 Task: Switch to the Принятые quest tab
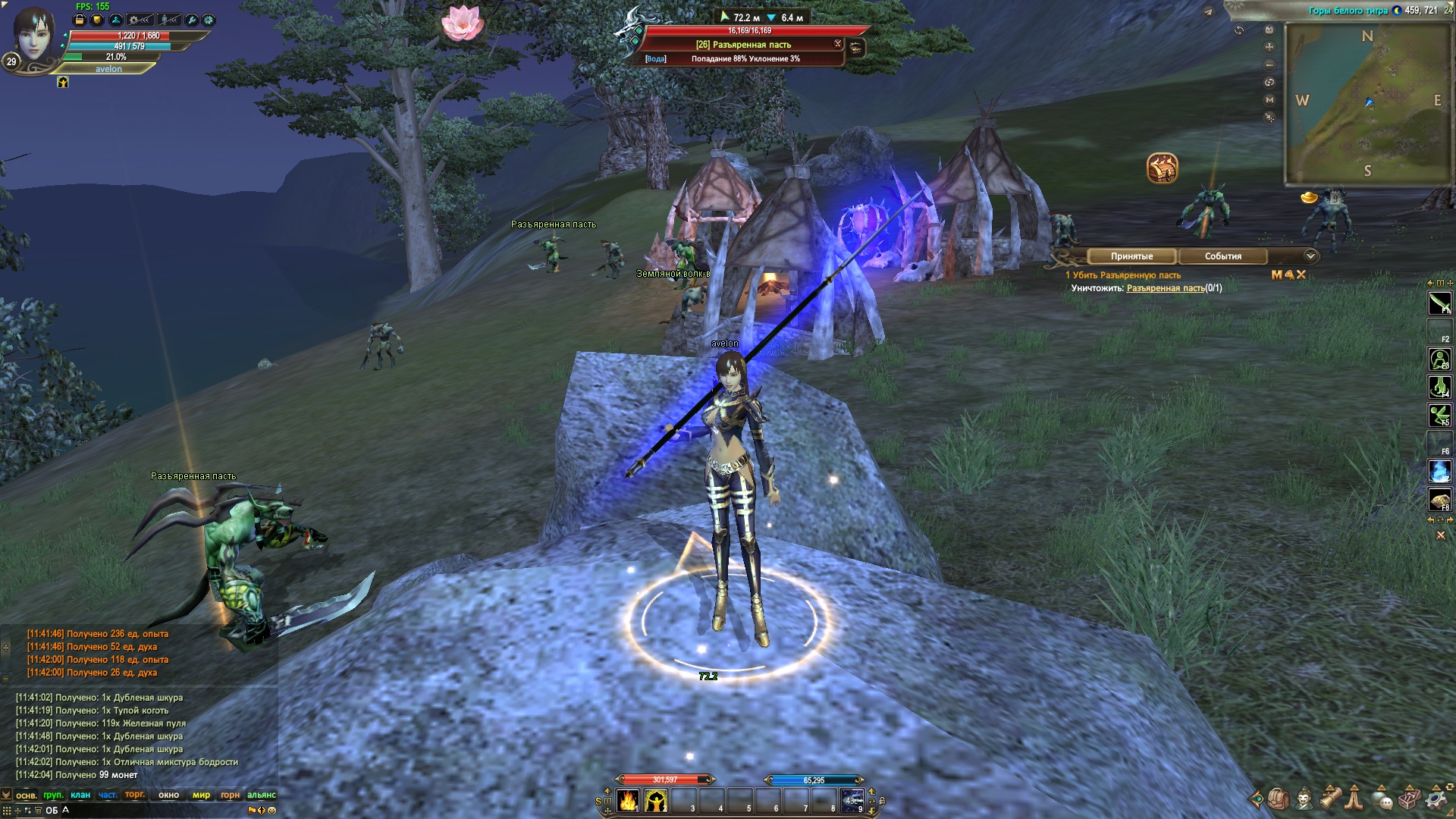pyautogui.click(x=1131, y=256)
